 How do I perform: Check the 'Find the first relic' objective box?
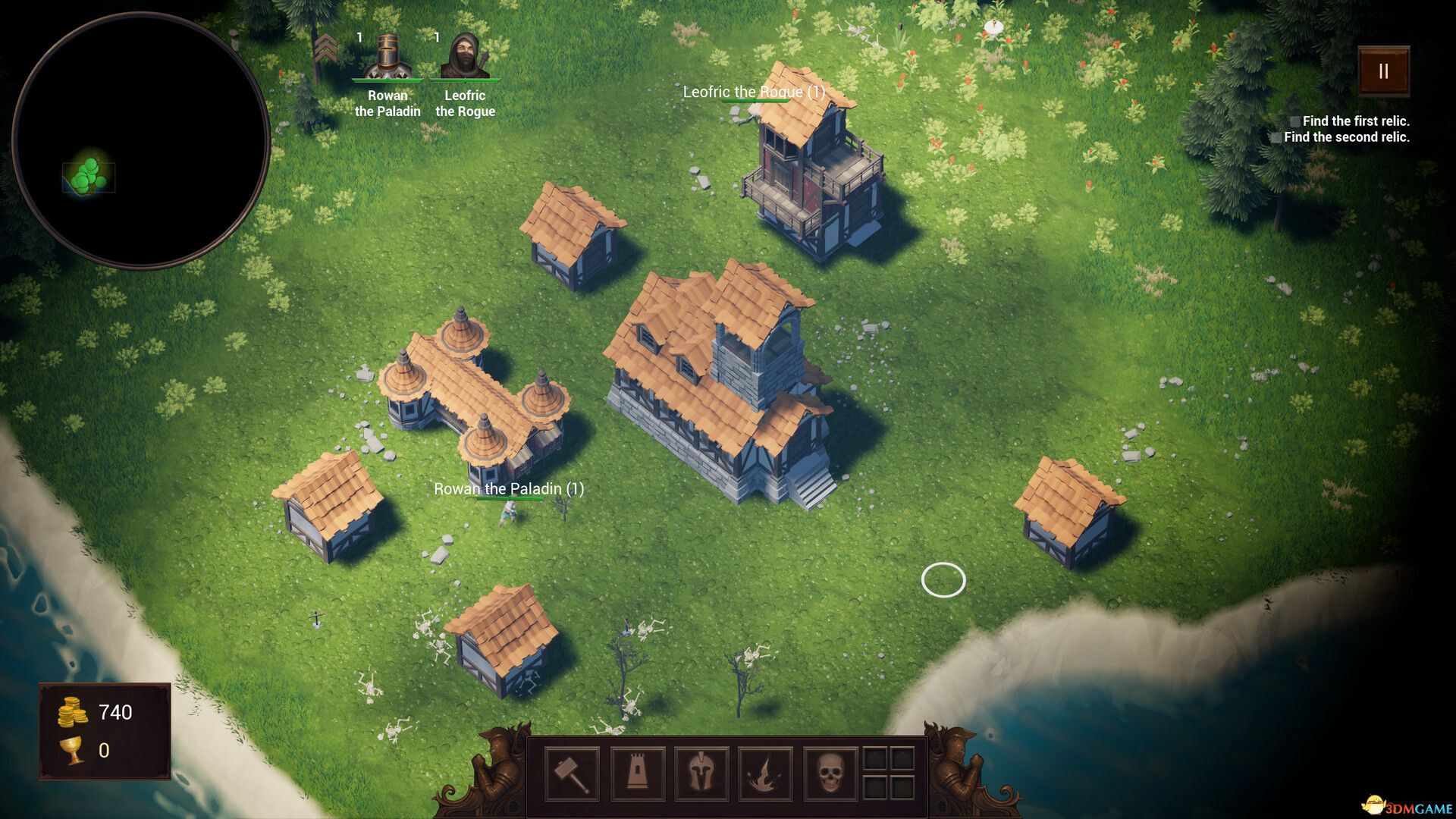pyautogui.click(x=1294, y=120)
